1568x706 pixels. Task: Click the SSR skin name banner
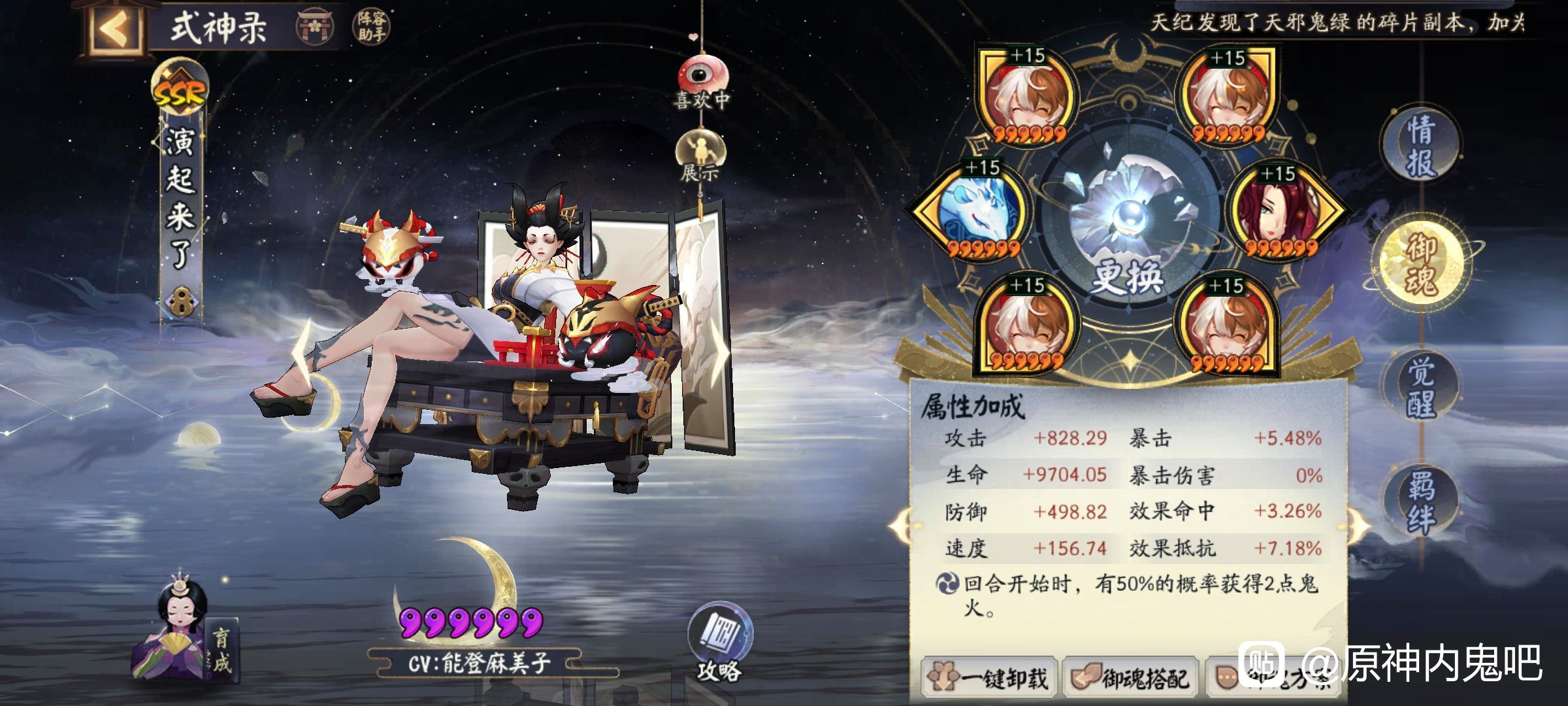coord(181,196)
